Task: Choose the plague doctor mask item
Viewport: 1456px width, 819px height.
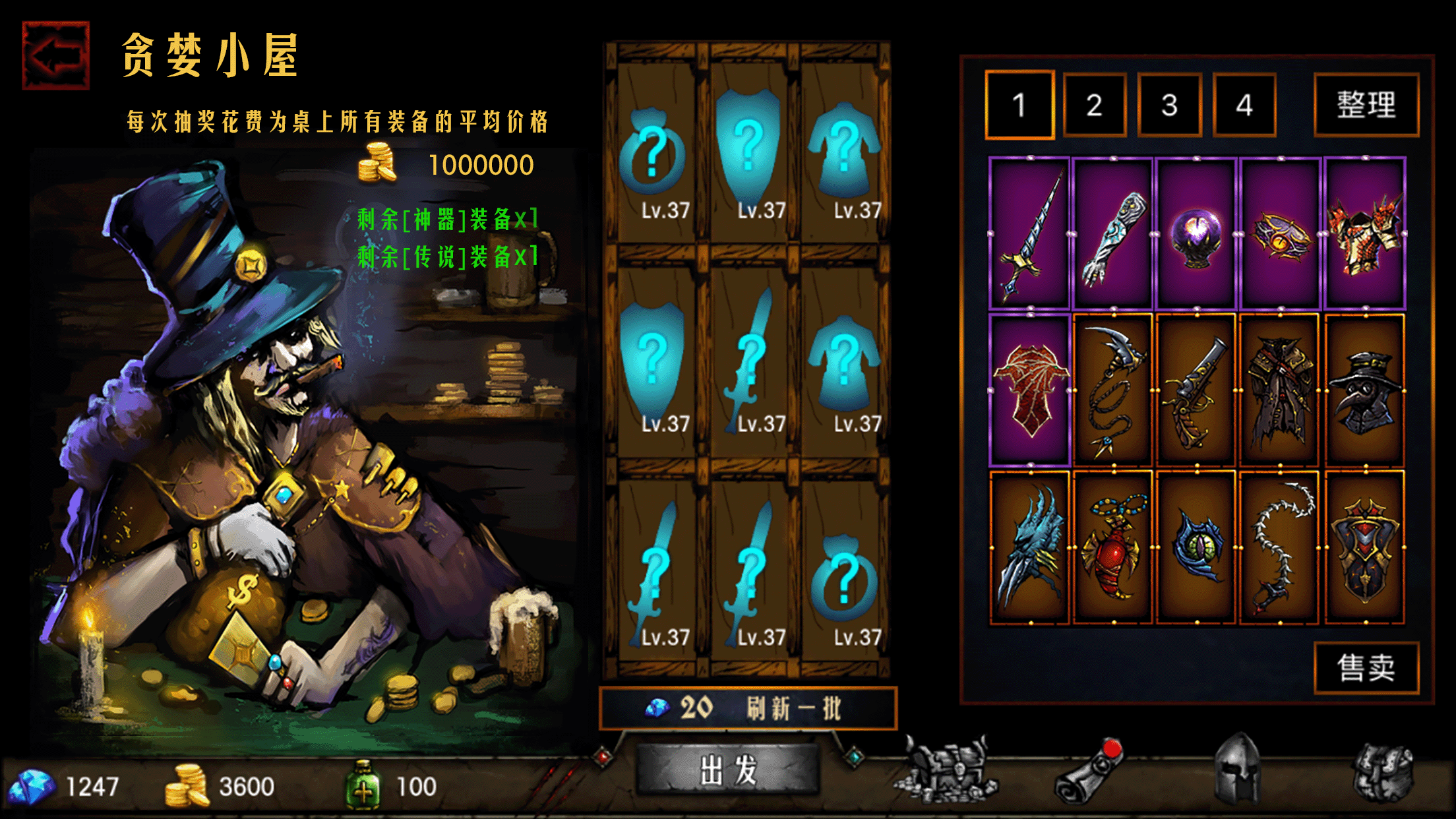Action: pos(1364,390)
